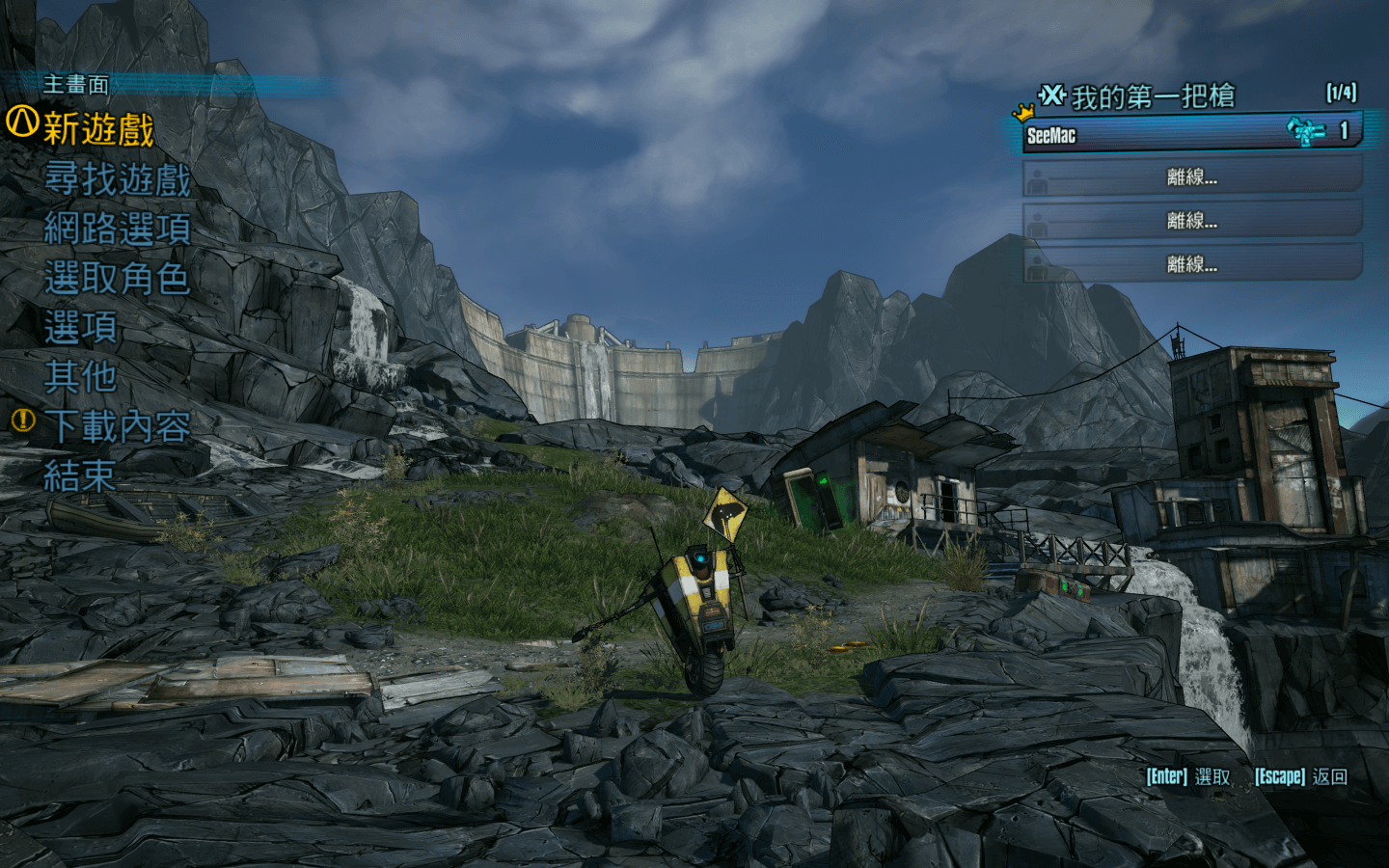Choose 選取角色 to select a character

pyautogui.click(x=117, y=279)
